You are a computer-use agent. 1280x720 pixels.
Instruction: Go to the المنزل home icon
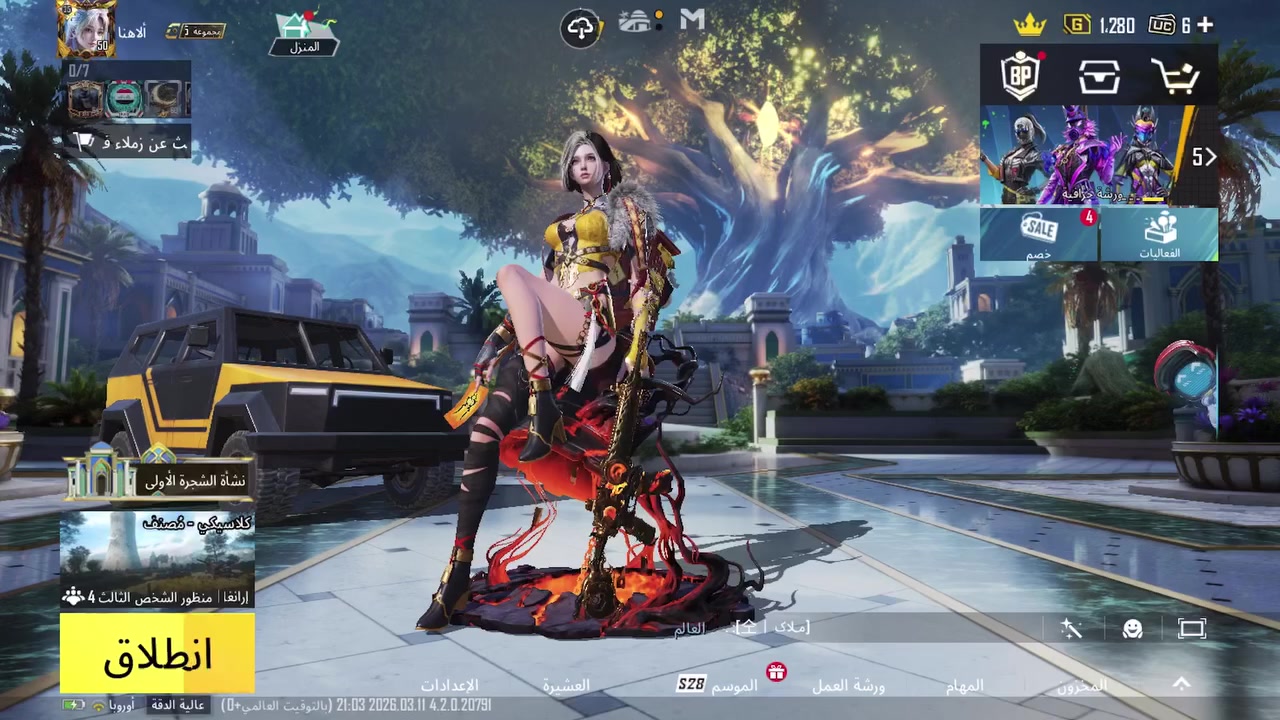pyautogui.click(x=305, y=34)
